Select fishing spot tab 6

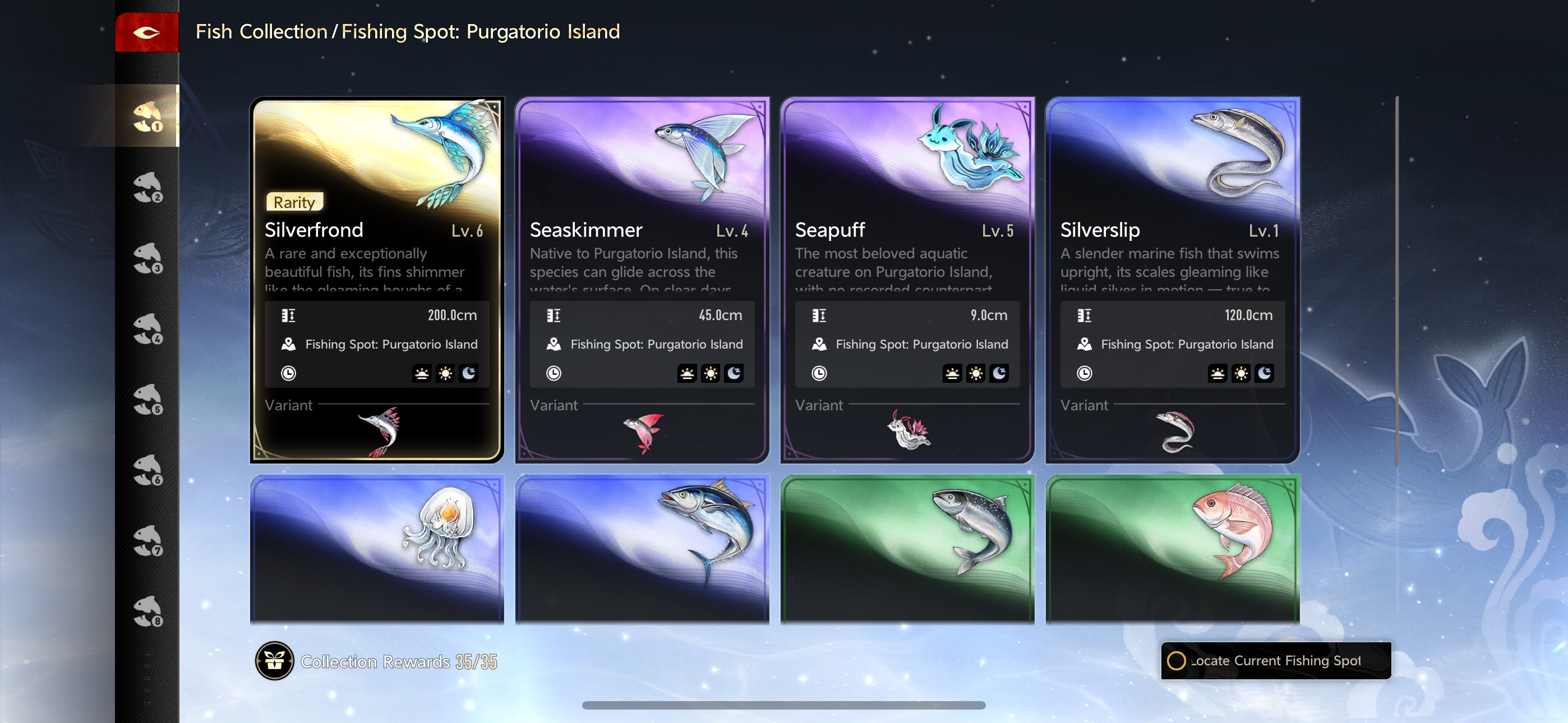coord(147,470)
